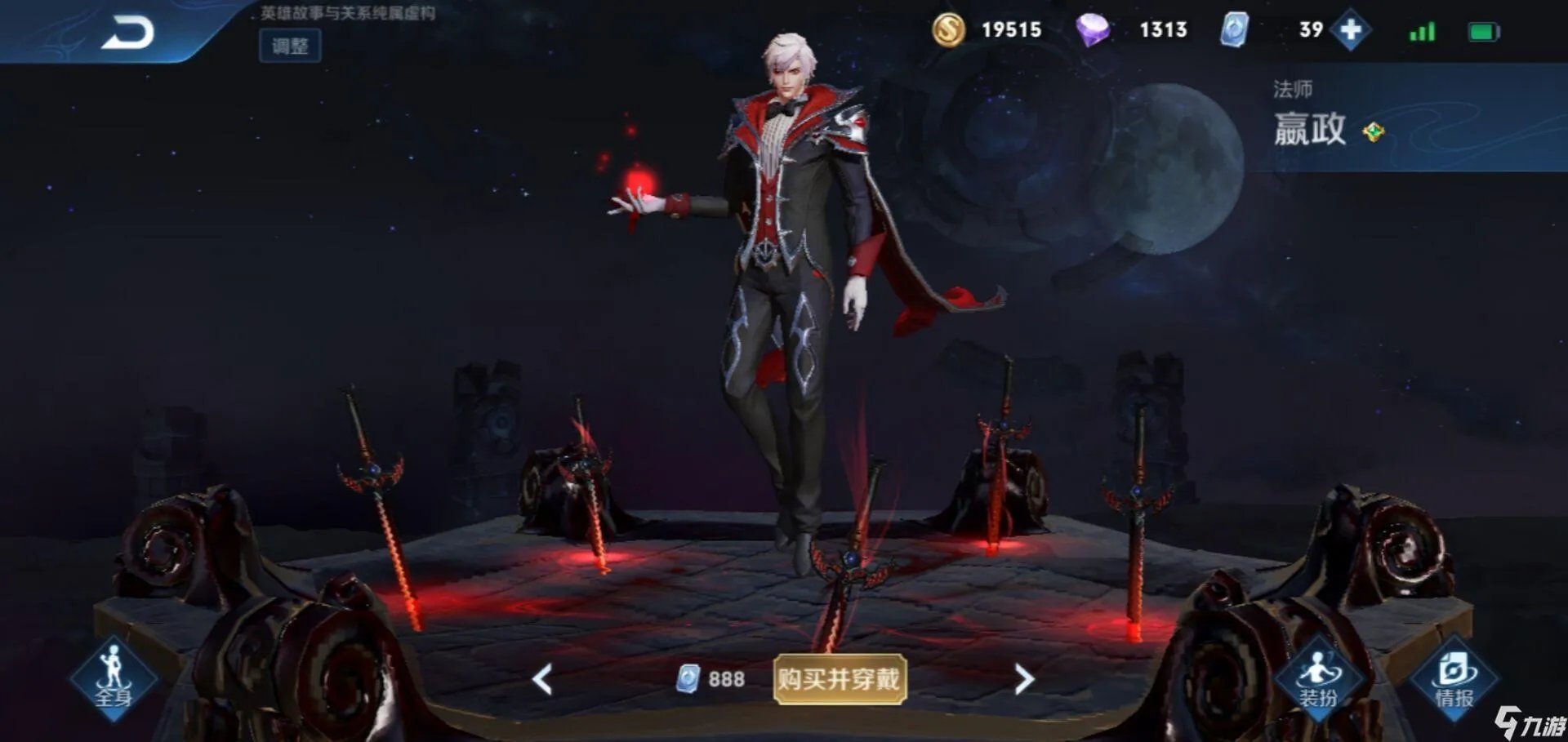
Task: Tap the blue plus to add currency
Action: (1352, 31)
